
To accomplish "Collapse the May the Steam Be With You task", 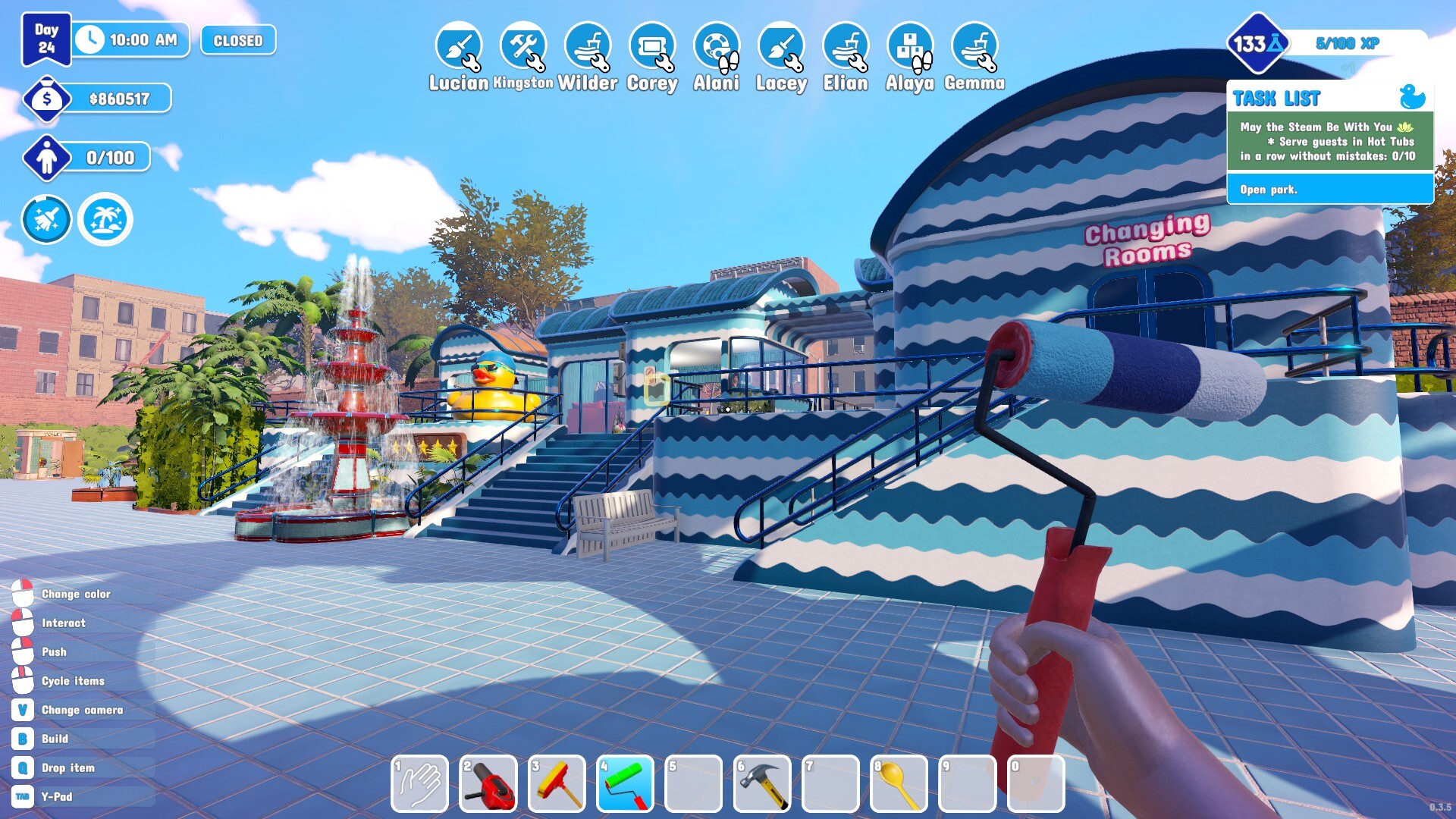I will (x=1329, y=142).
